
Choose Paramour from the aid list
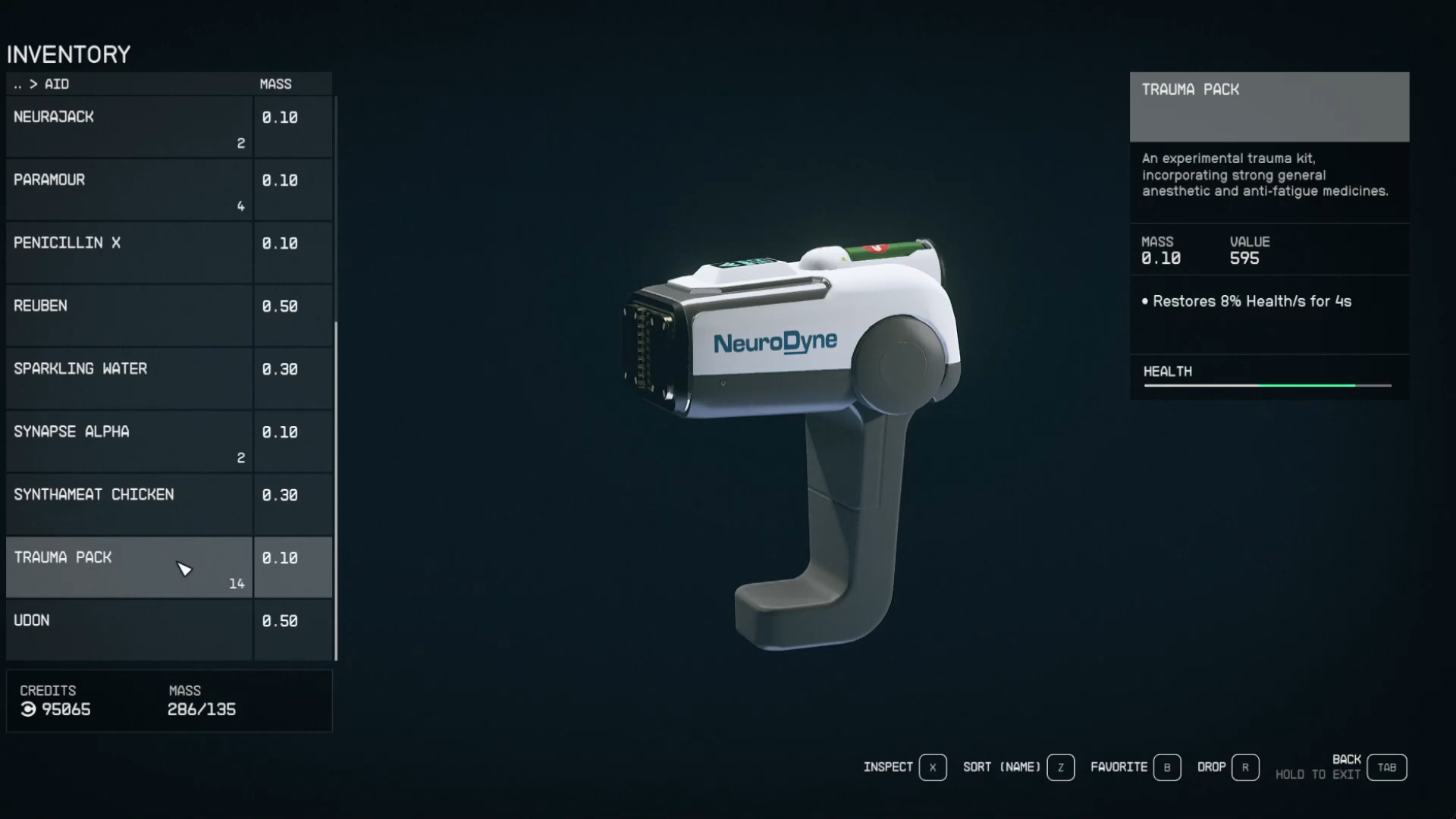(x=129, y=190)
